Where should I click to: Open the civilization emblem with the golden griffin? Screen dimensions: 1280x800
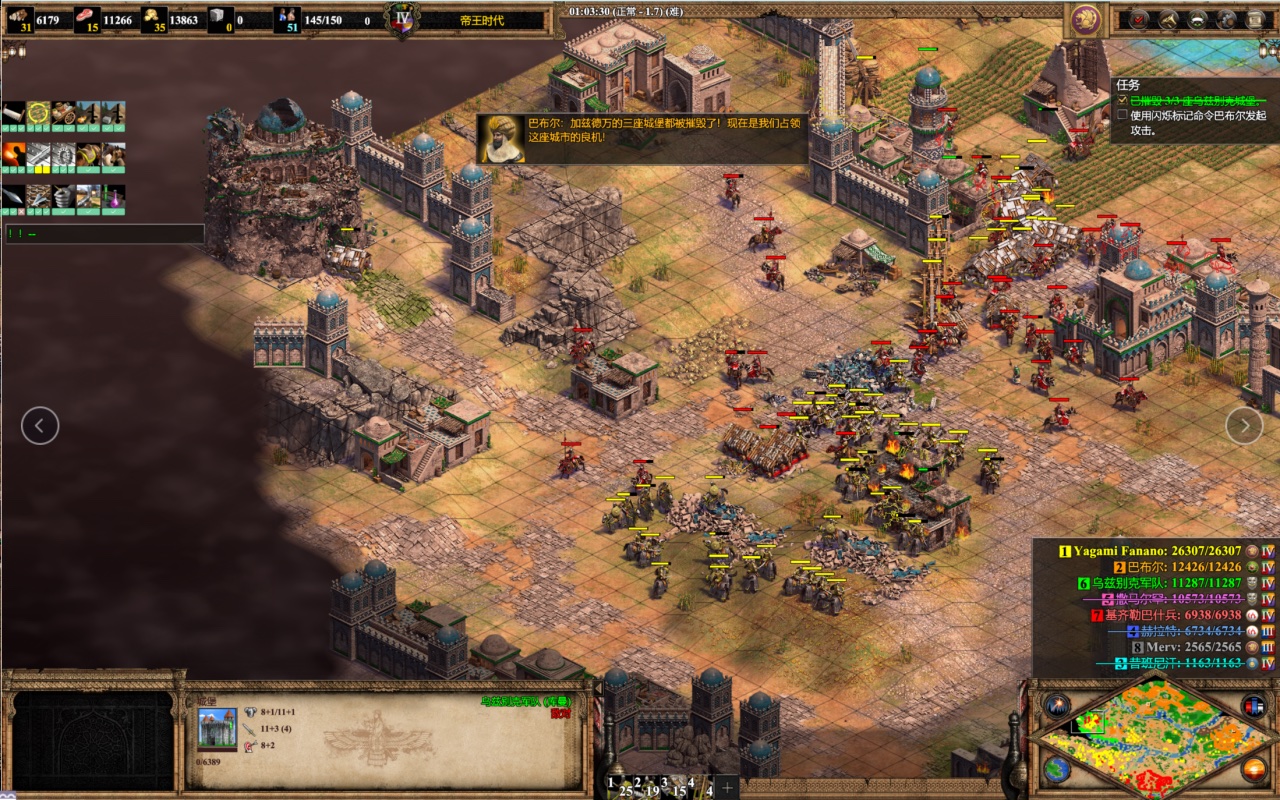click(1084, 19)
